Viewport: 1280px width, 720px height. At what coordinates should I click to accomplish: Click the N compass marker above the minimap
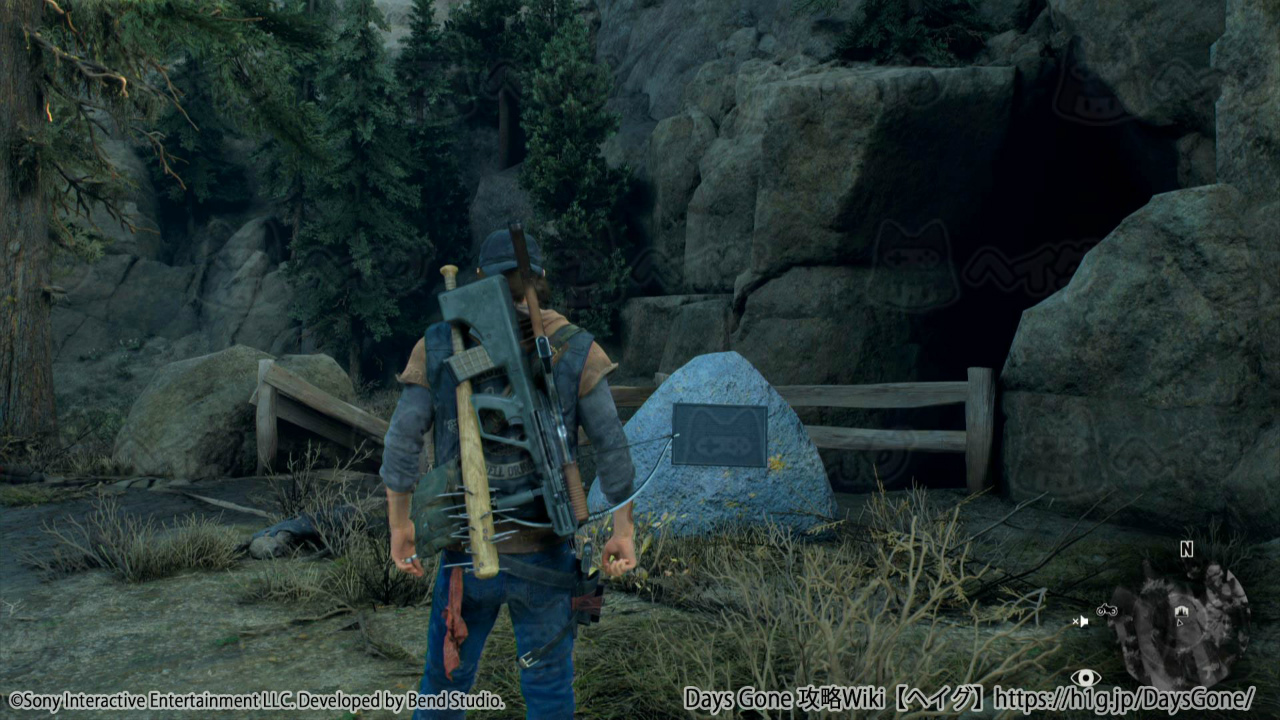(x=1186, y=549)
